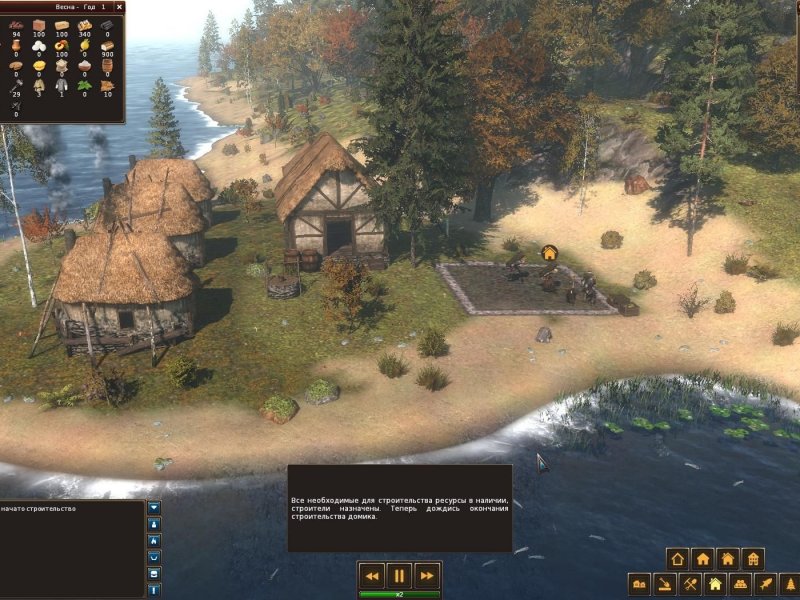Viewport: 800px width, 600px height.
Task: Speed up the game with fast-forward arrows
Action: click(x=427, y=575)
